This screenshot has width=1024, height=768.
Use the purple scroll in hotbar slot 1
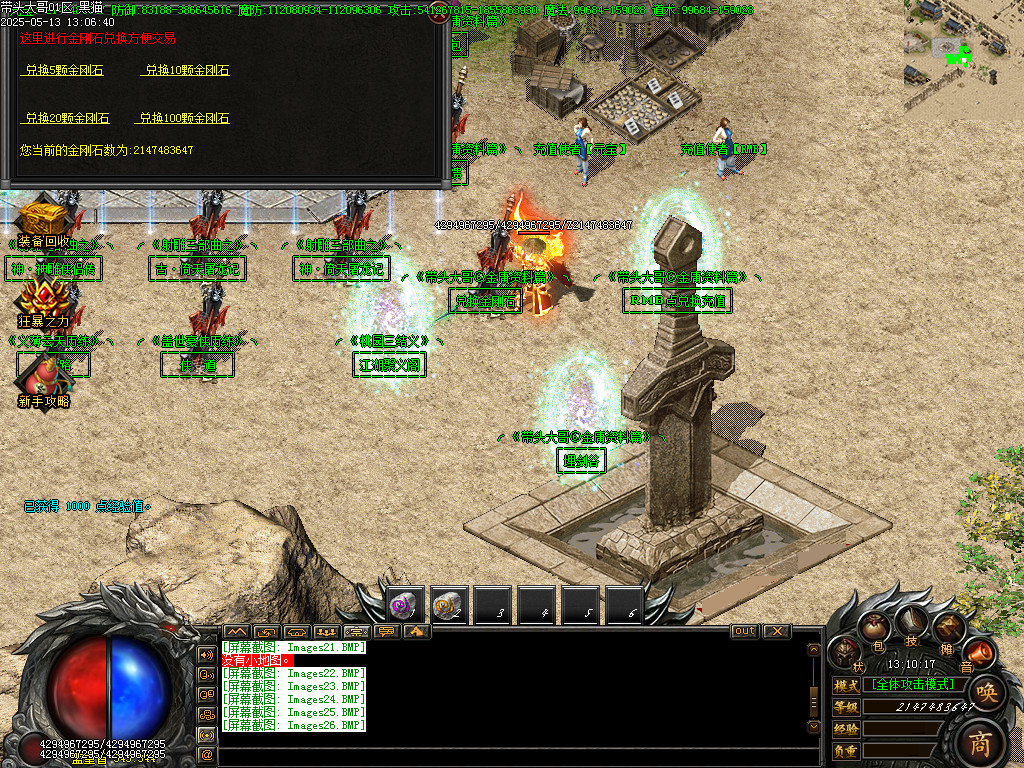[406, 605]
